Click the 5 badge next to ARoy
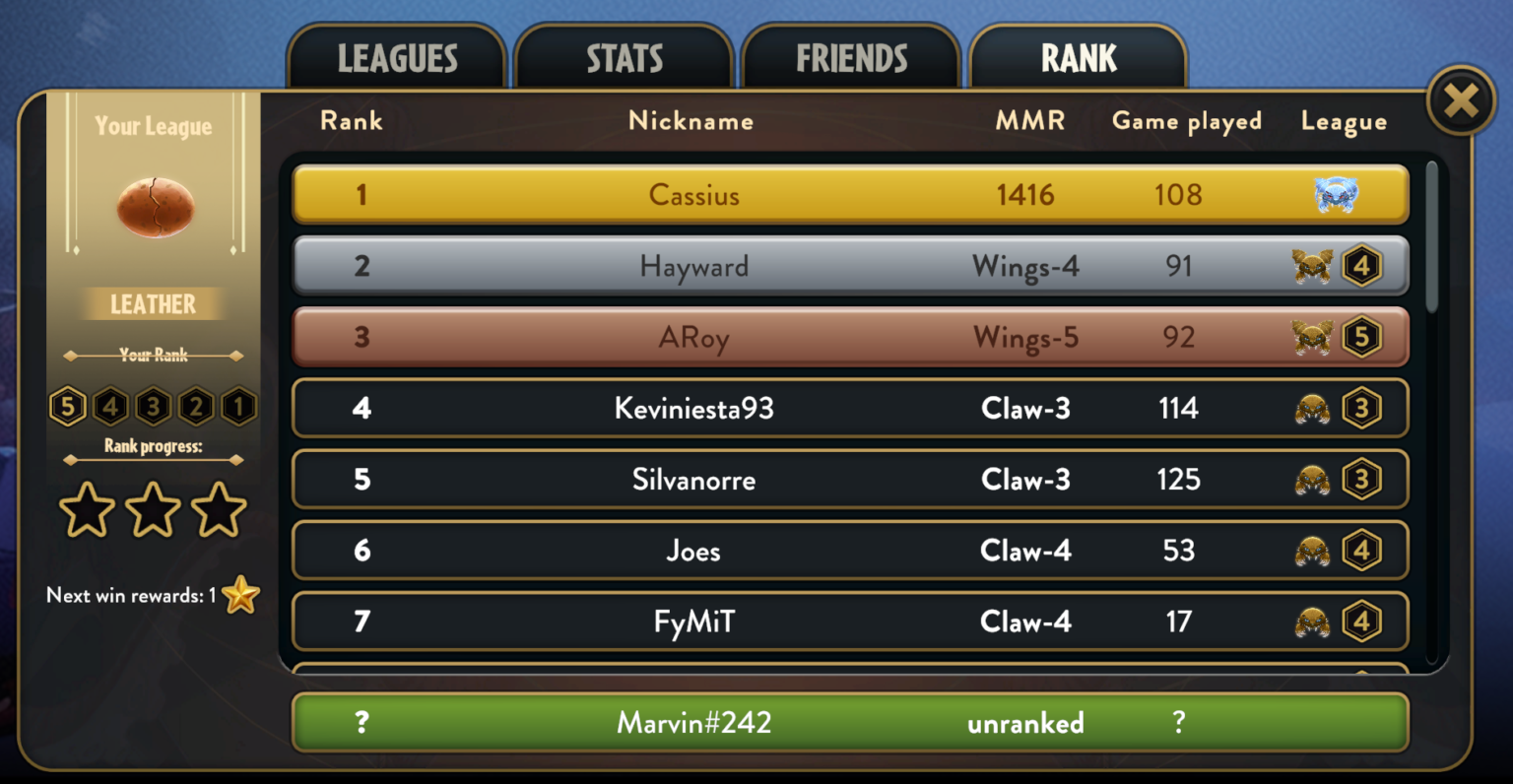Image resolution: width=1513 pixels, height=784 pixels. click(x=1363, y=337)
